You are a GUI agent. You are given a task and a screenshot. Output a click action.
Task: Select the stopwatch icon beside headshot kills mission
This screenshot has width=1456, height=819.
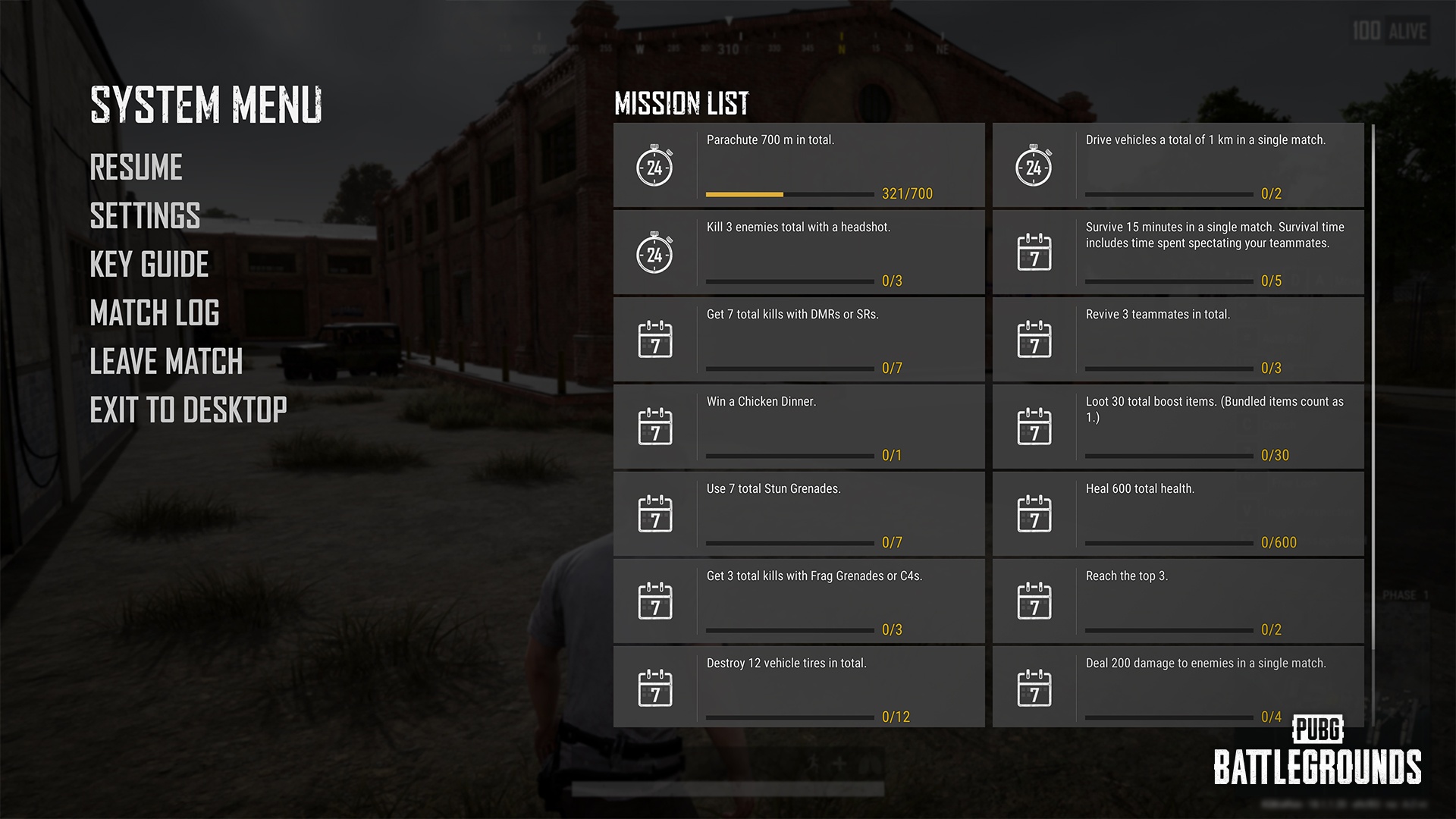(x=655, y=256)
